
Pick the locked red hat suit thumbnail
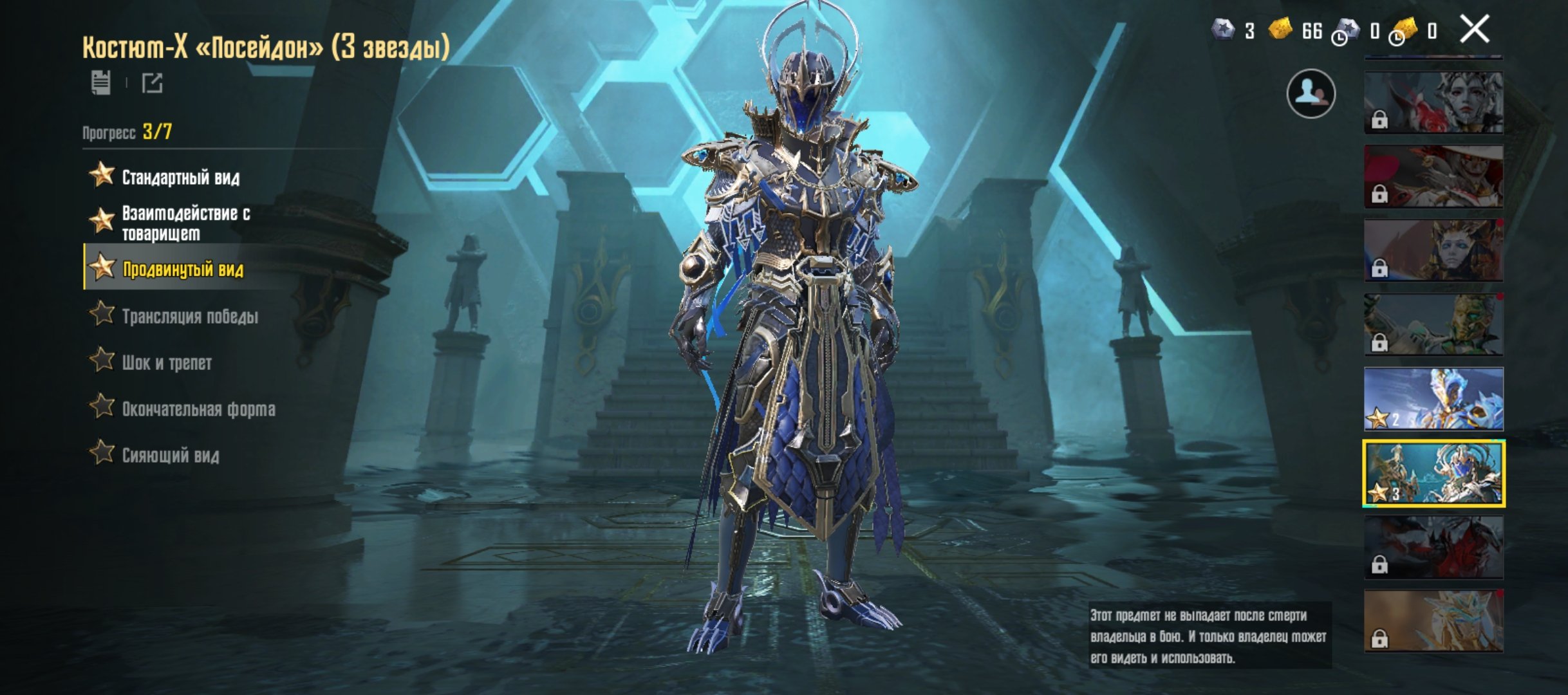[x=1433, y=176]
